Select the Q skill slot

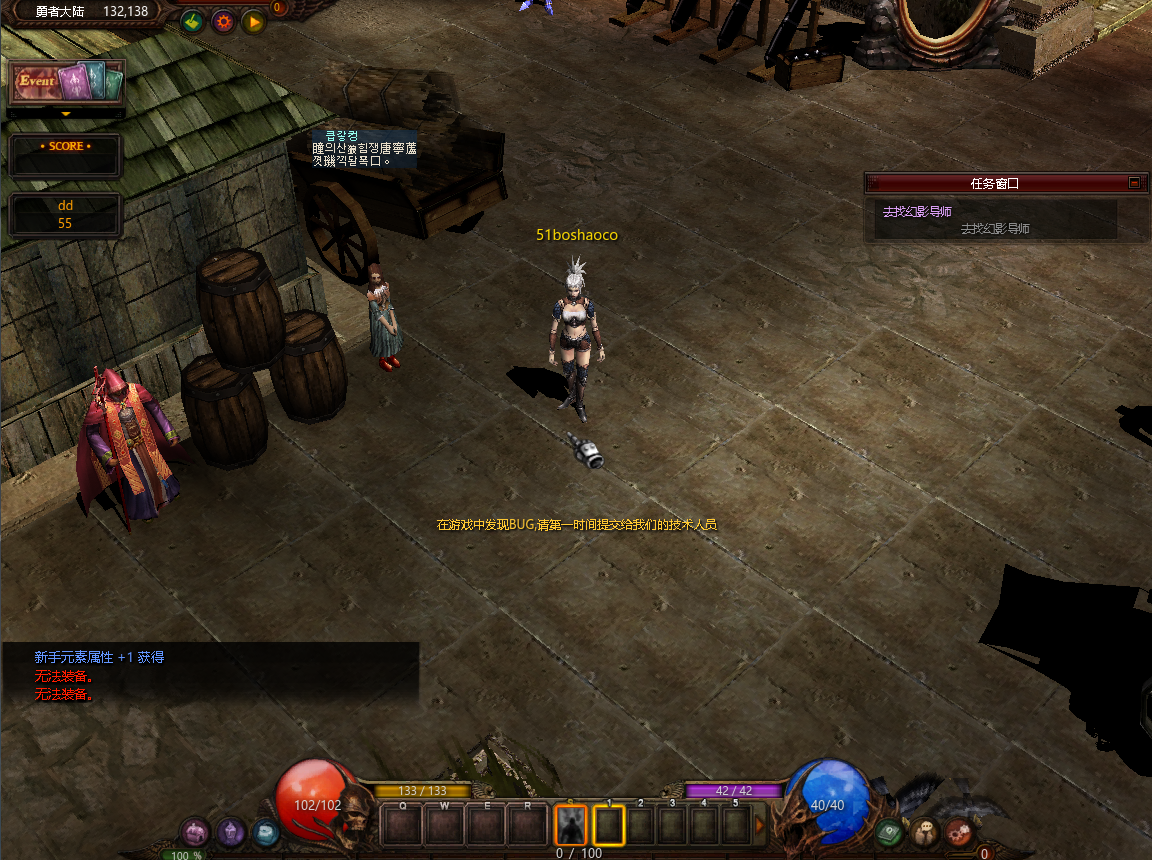(403, 826)
